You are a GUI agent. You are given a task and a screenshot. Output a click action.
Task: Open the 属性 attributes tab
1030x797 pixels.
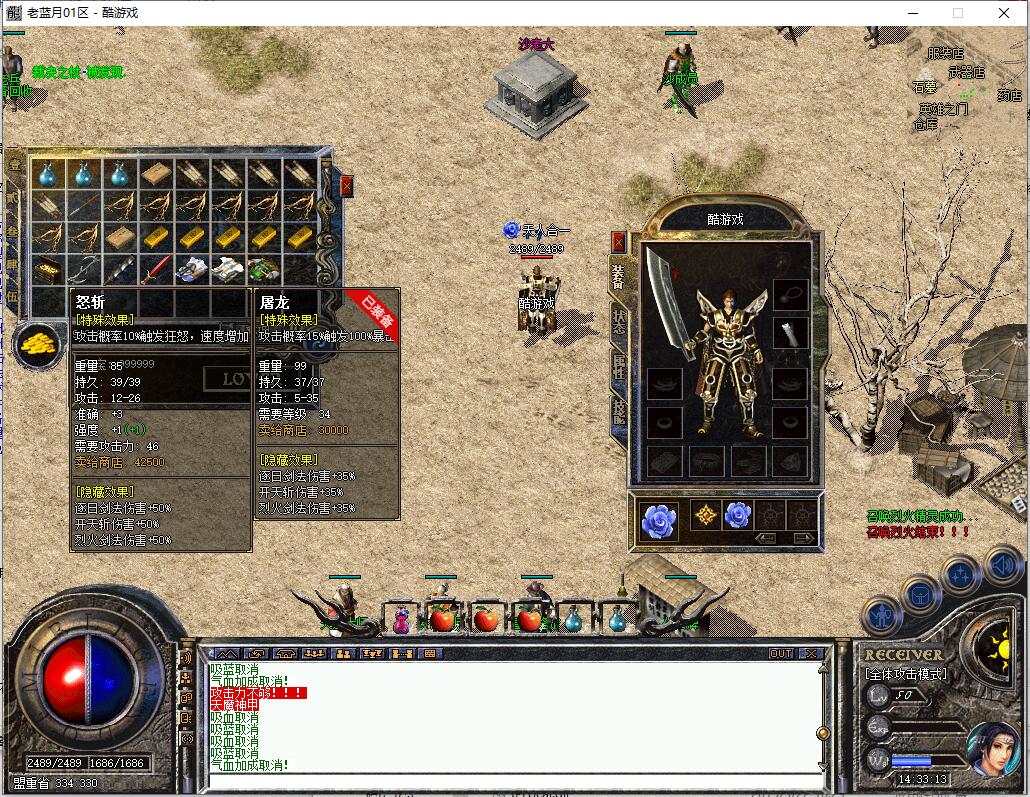click(618, 367)
